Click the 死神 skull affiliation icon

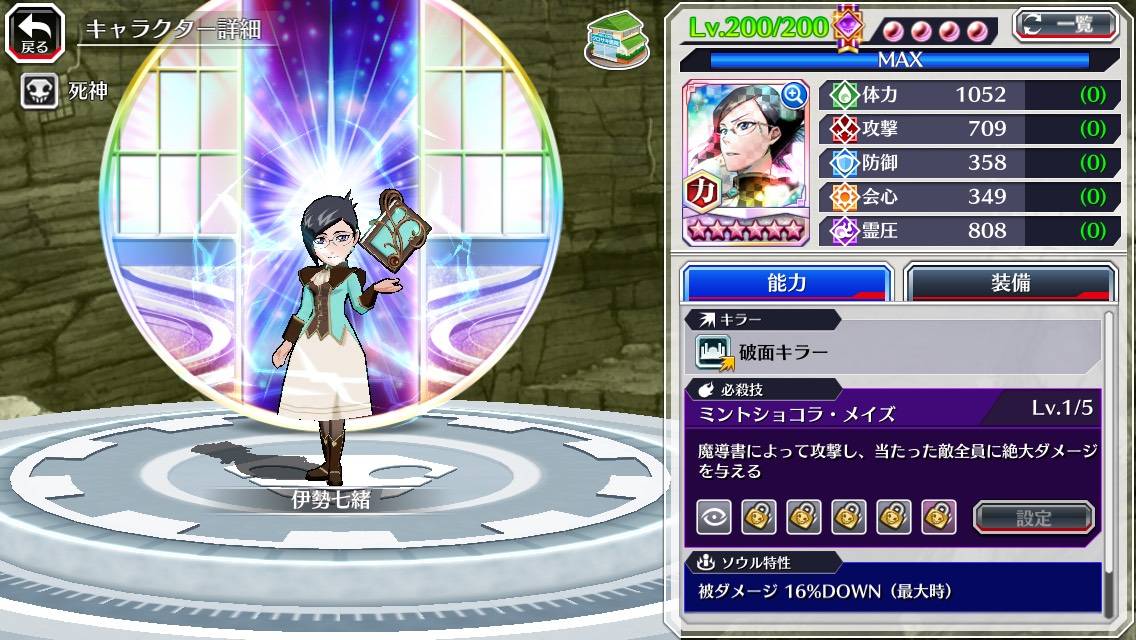(x=38, y=92)
